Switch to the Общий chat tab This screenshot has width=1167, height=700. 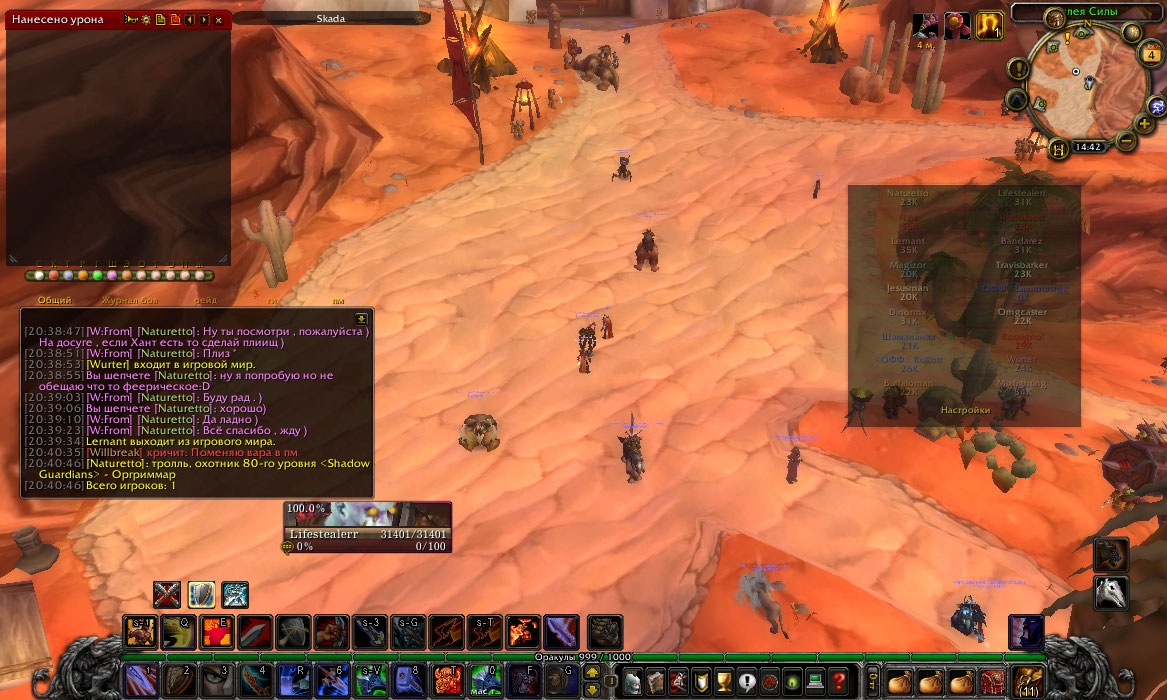coord(55,300)
